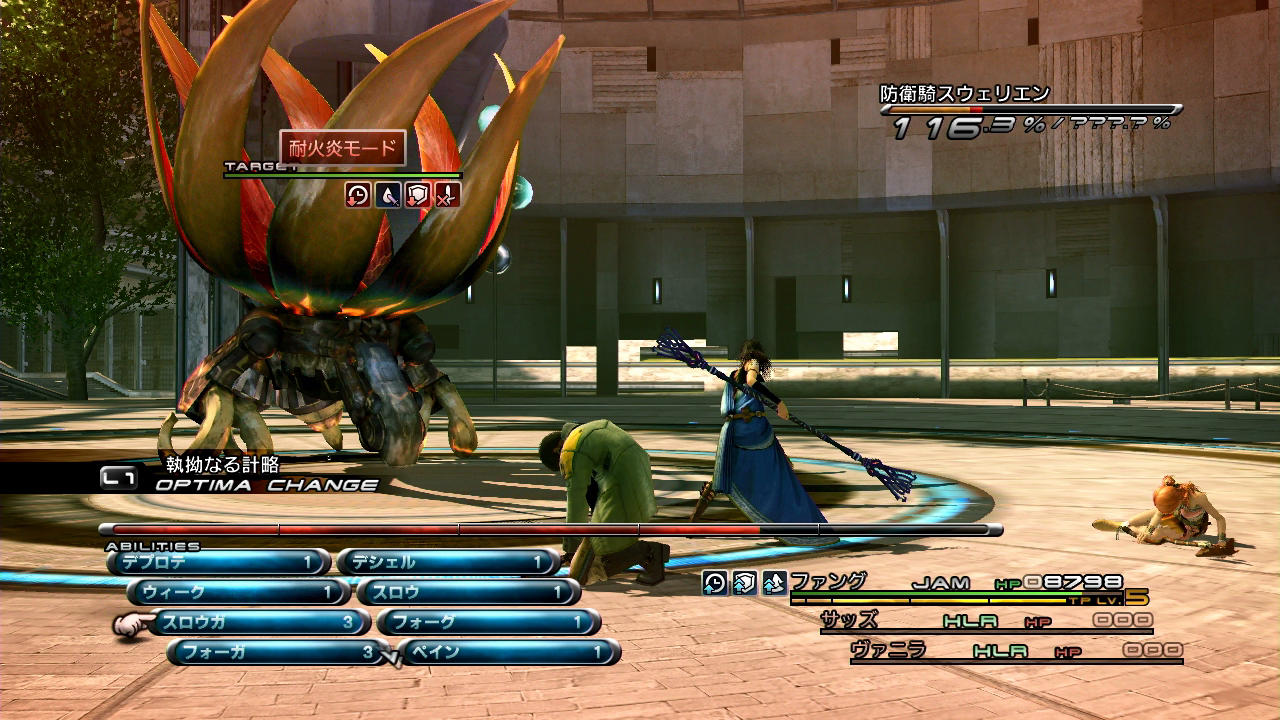
Task: Select party member サッズ's status row
Action: pyautogui.click(x=985, y=621)
